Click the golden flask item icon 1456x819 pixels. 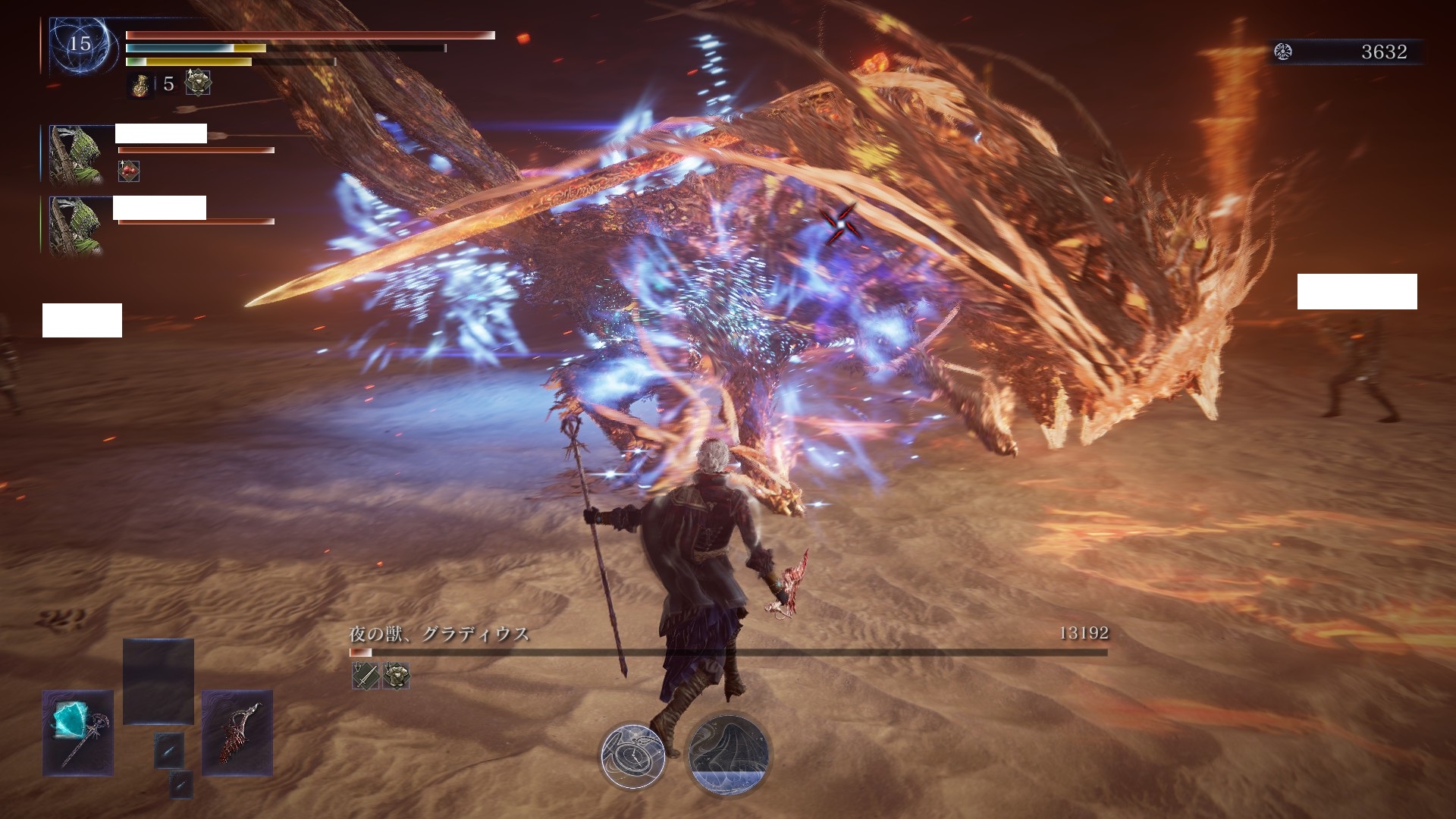click(140, 84)
